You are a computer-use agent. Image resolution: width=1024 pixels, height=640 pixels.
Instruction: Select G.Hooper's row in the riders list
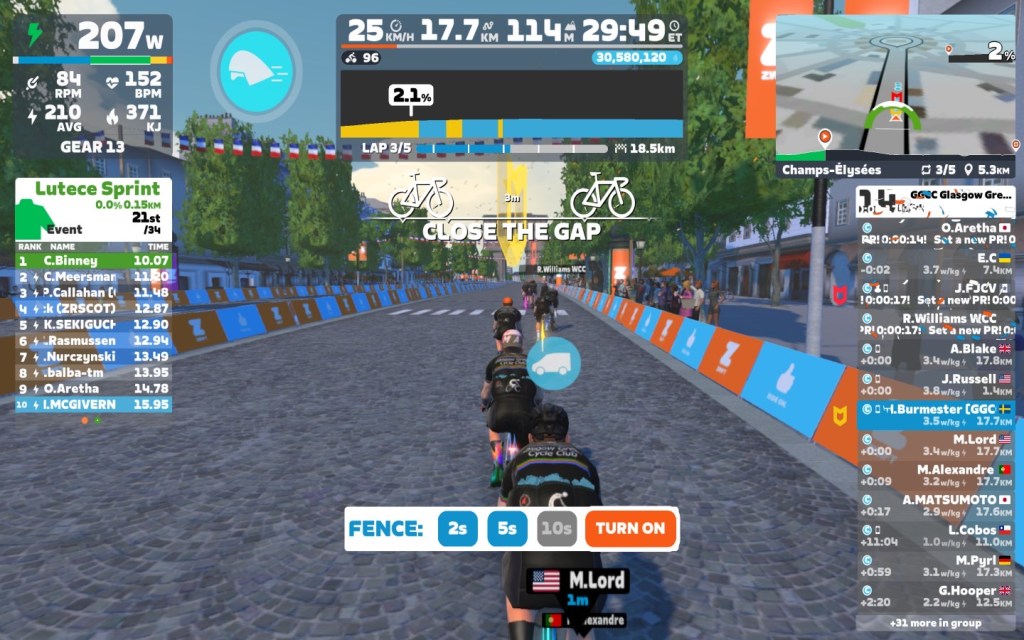click(935, 596)
